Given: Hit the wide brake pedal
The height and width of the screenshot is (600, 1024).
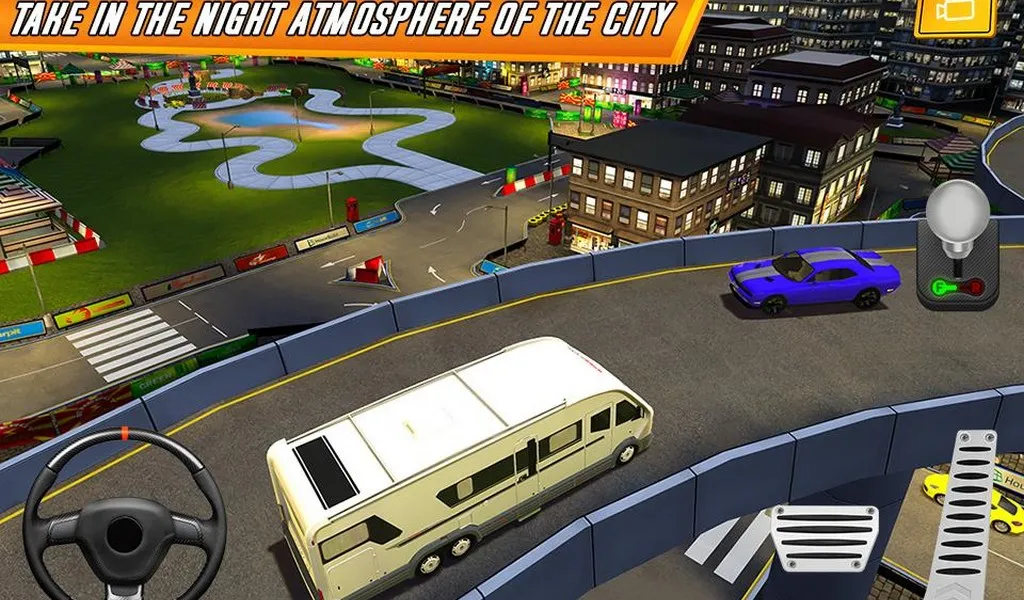Looking at the screenshot, I should coord(825,539).
